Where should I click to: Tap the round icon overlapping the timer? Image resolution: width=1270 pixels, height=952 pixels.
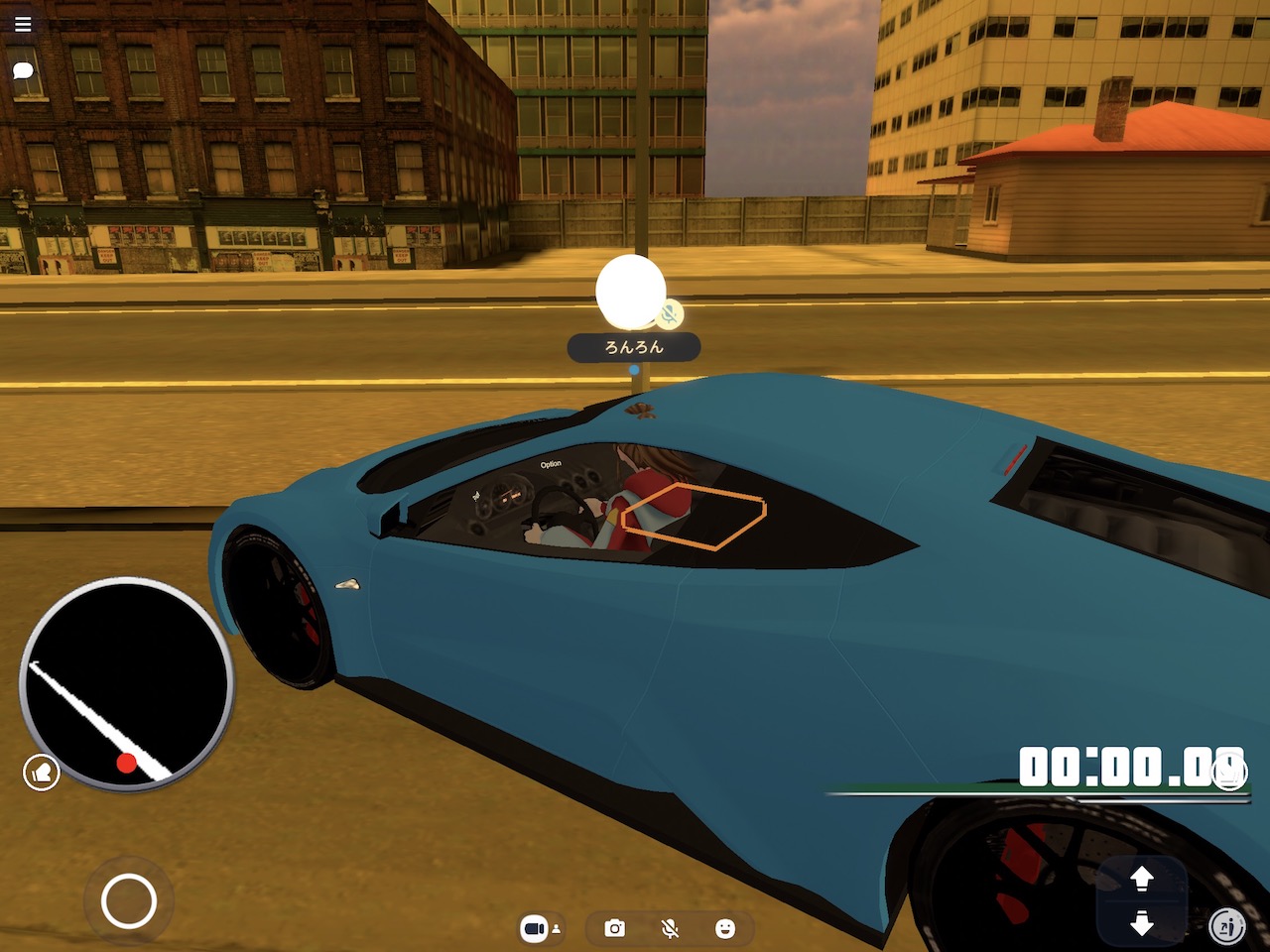pos(1230,772)
